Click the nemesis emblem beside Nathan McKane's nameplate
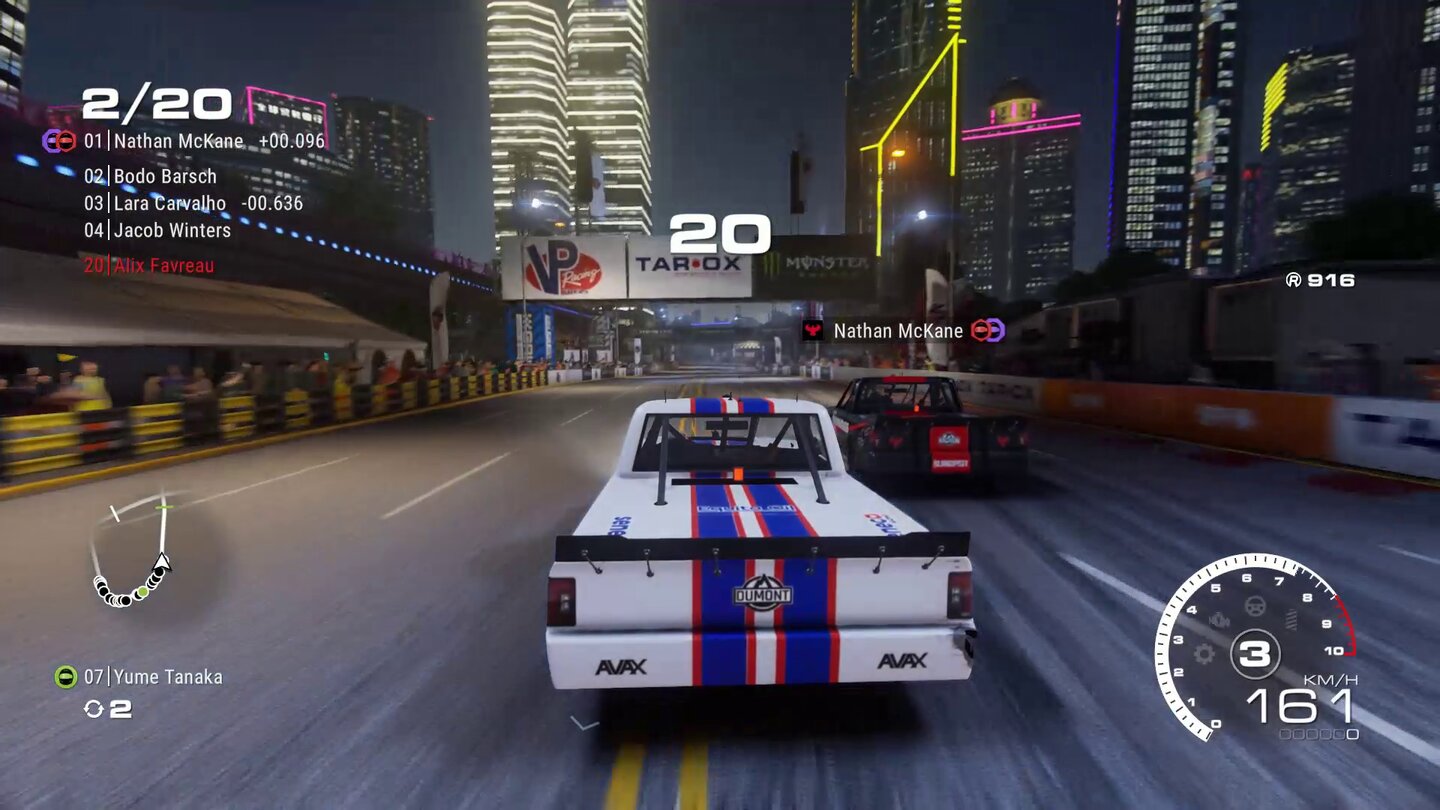 coord(990,330)
